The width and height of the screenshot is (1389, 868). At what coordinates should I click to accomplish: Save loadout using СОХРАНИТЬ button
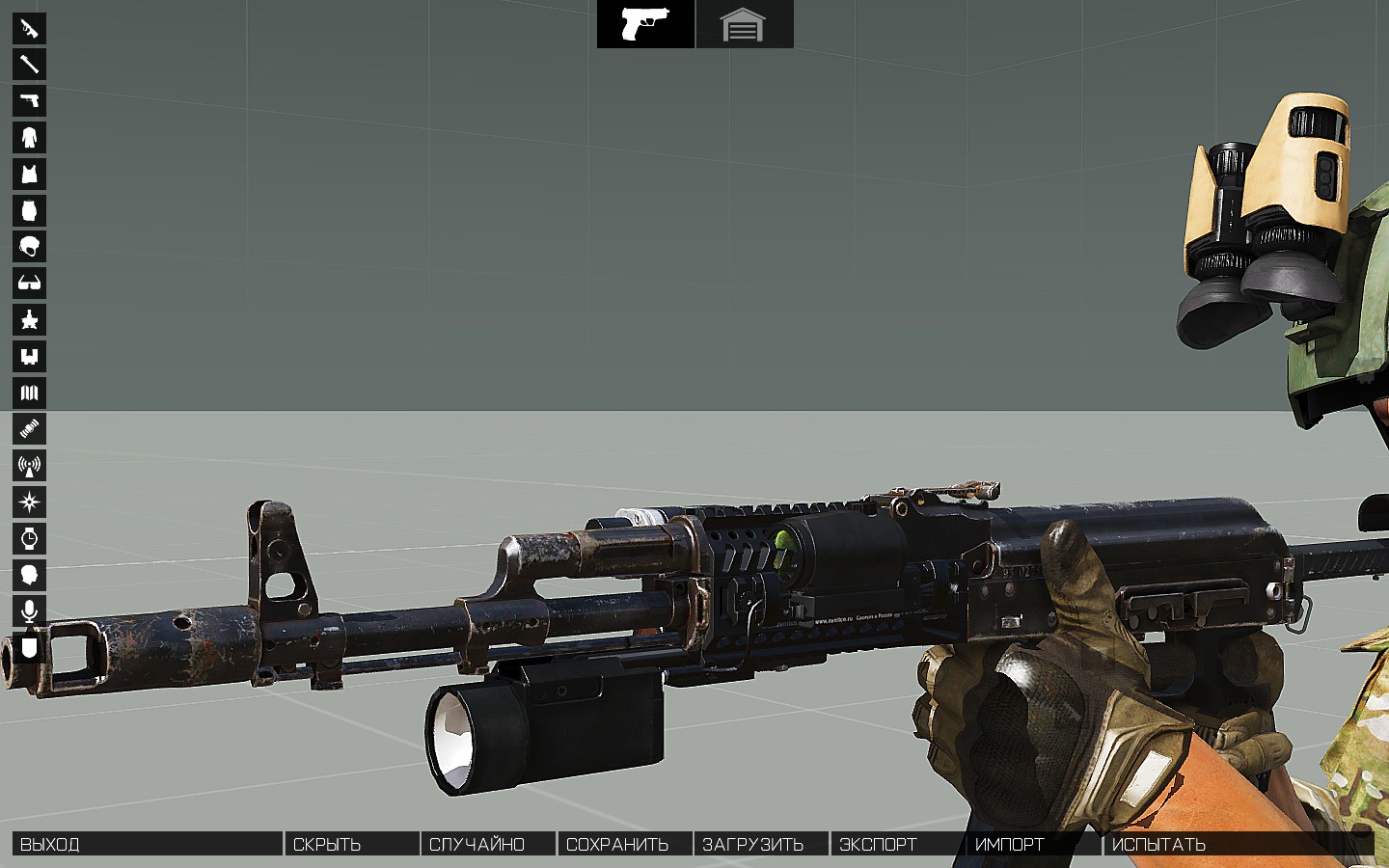(x=625, y=844)
